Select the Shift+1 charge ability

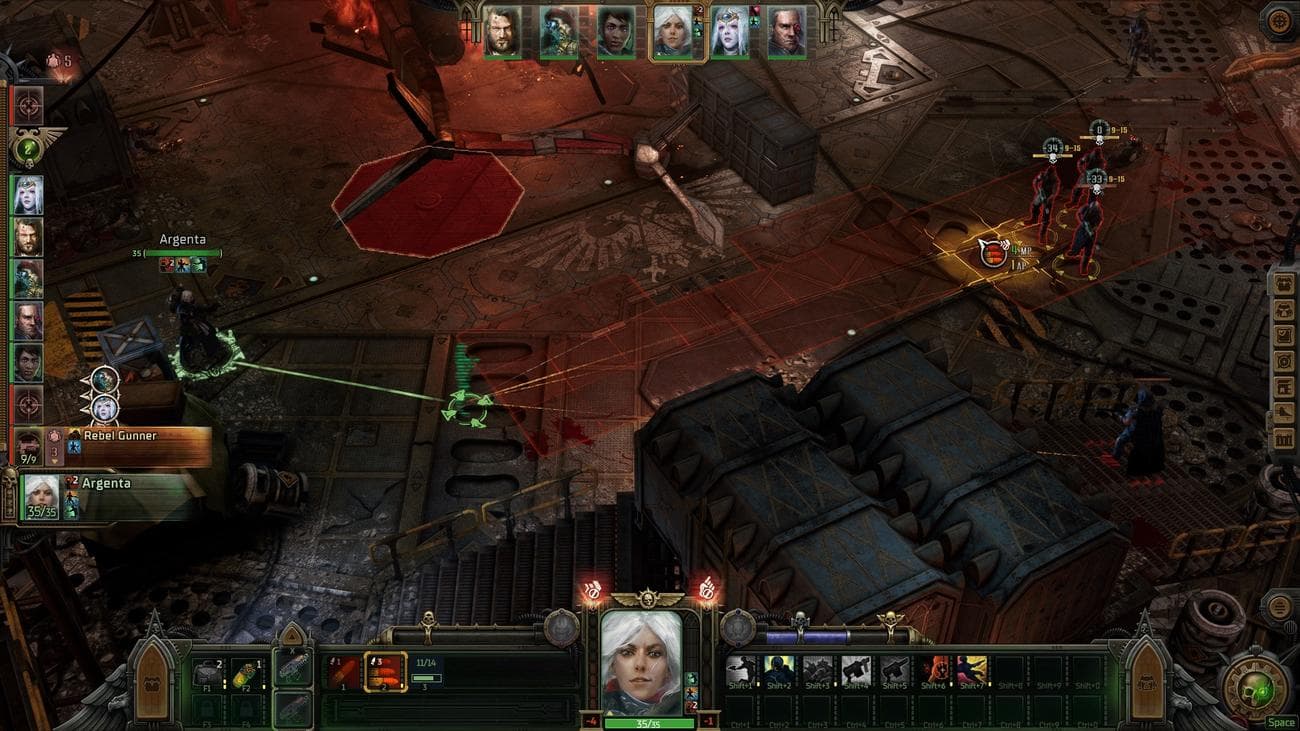(740, 668)
